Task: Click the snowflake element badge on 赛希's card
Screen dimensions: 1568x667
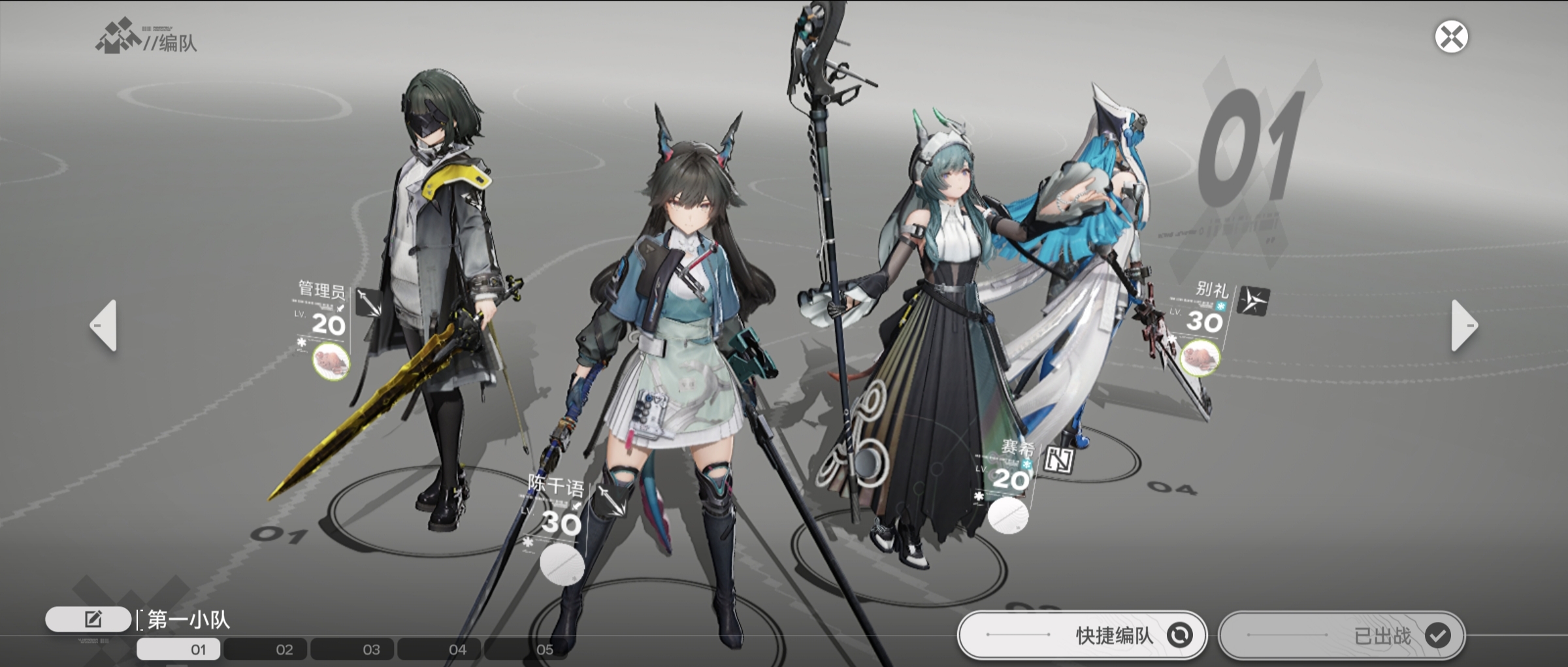Action: pos(1027,464)
